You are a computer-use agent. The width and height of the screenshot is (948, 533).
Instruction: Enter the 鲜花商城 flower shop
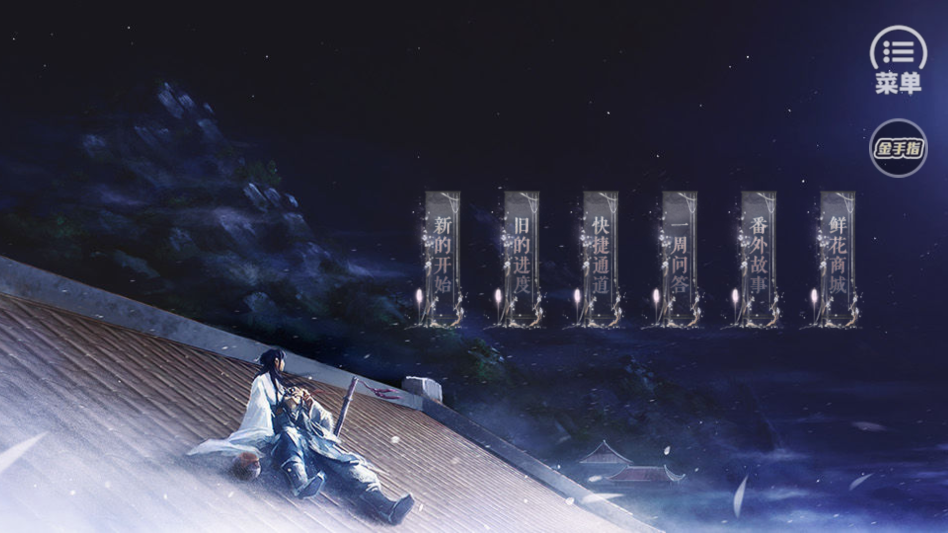pos(837,258)
